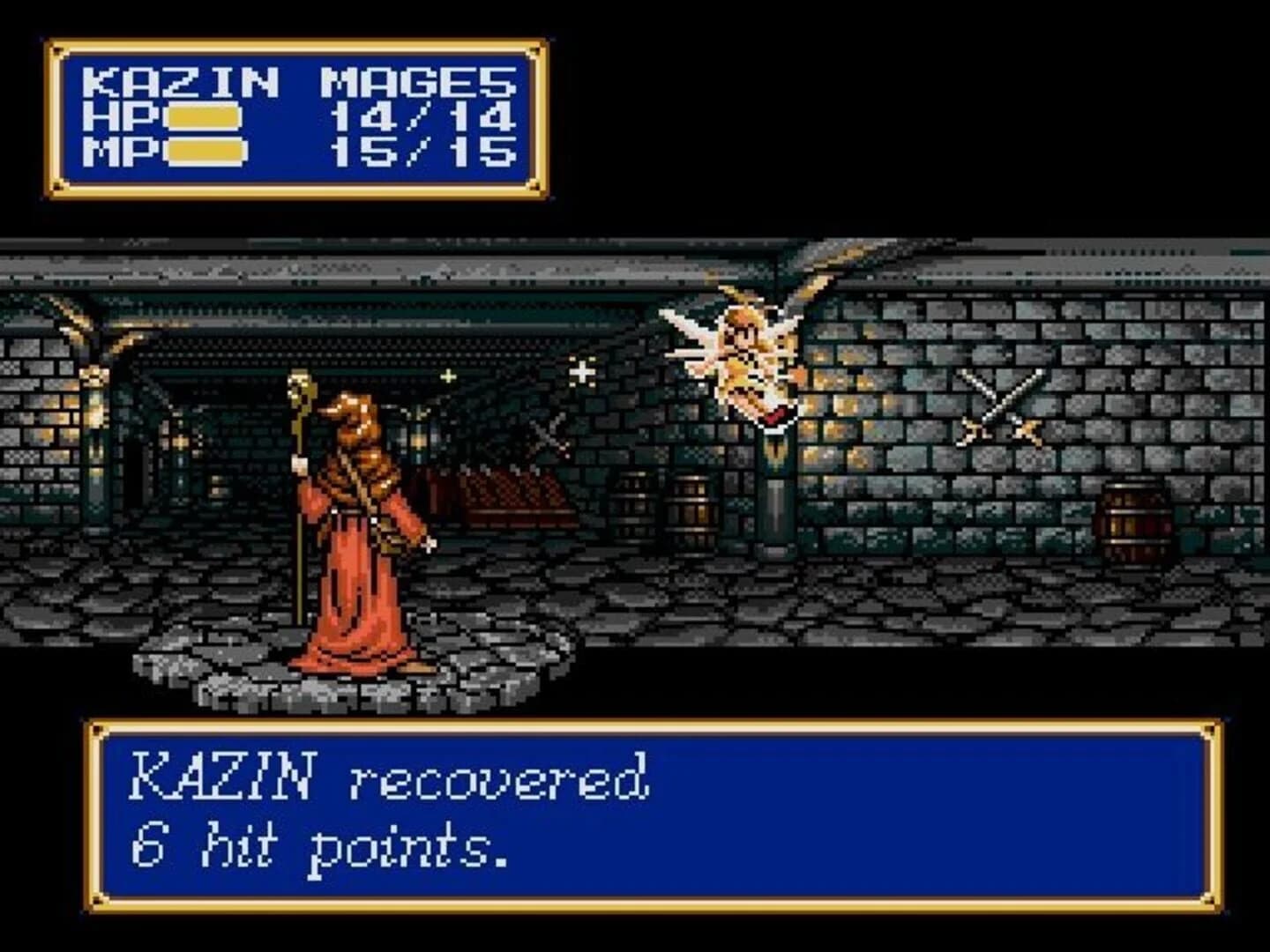Expand the KAZIN status window
This screenshot has width=1270, height=952.
tap(291, 115)
